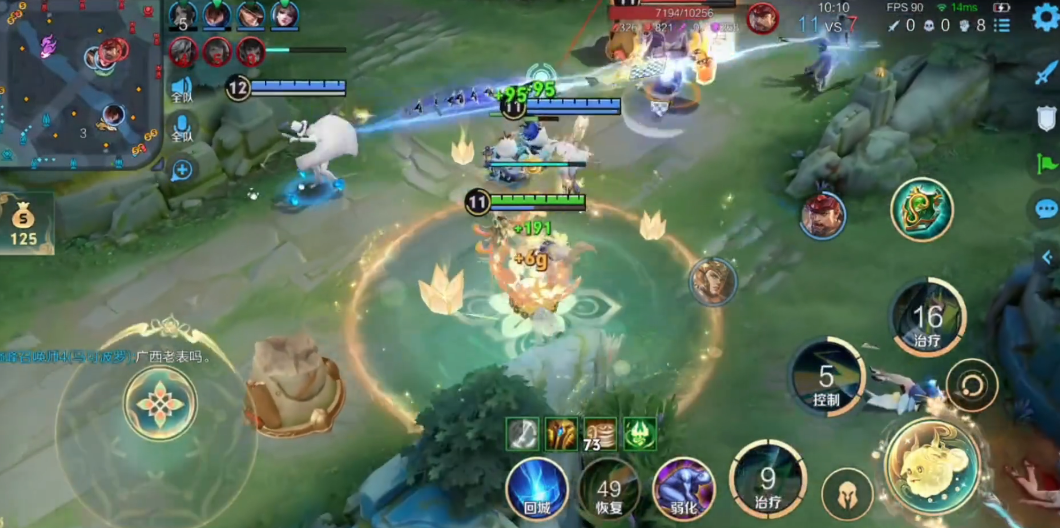Expand the plus-bubble message button
The width and height of the screenshot is (1060, 528).
click(182, 170)
